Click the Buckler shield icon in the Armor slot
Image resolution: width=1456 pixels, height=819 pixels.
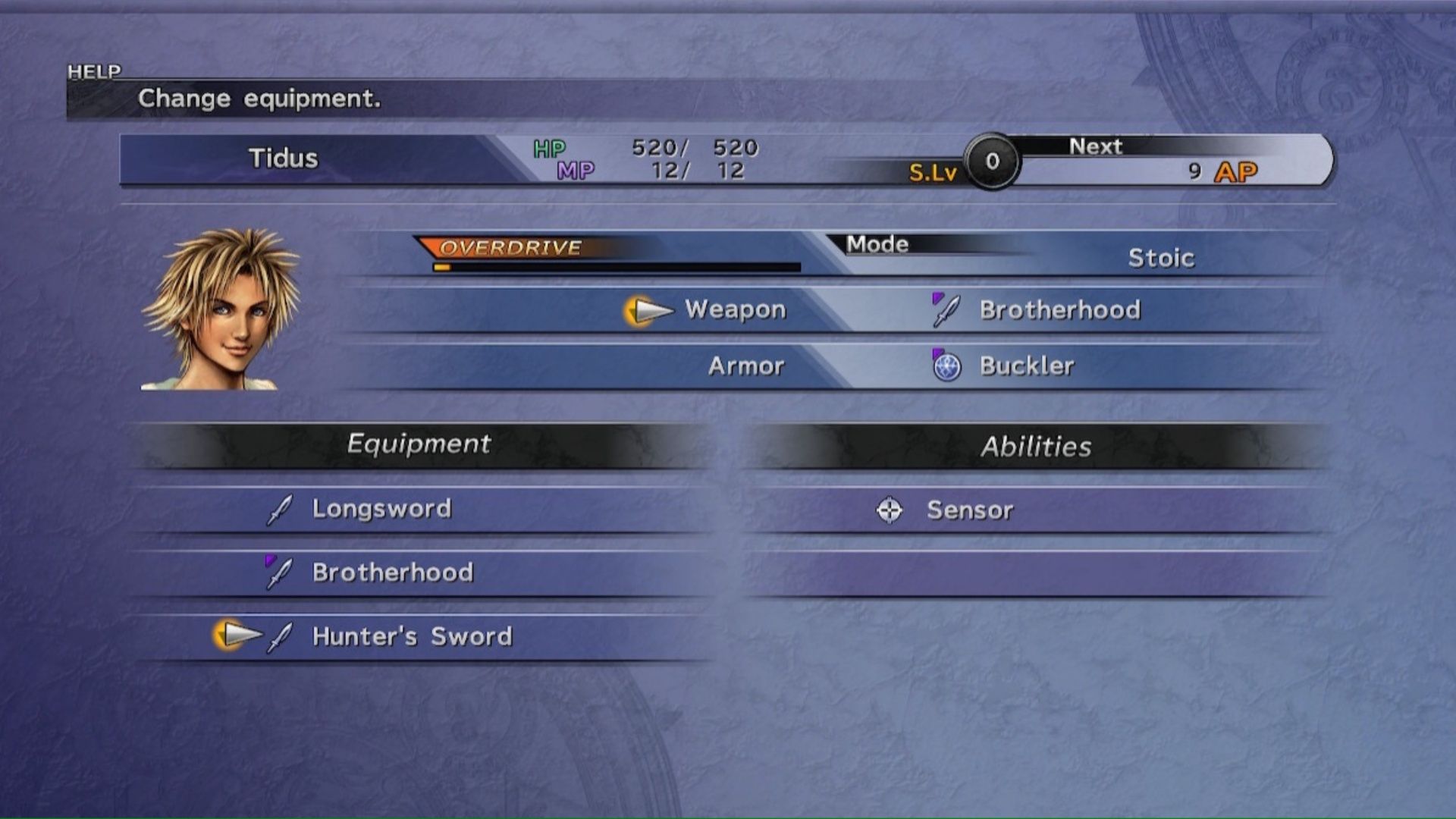point(948,365)
